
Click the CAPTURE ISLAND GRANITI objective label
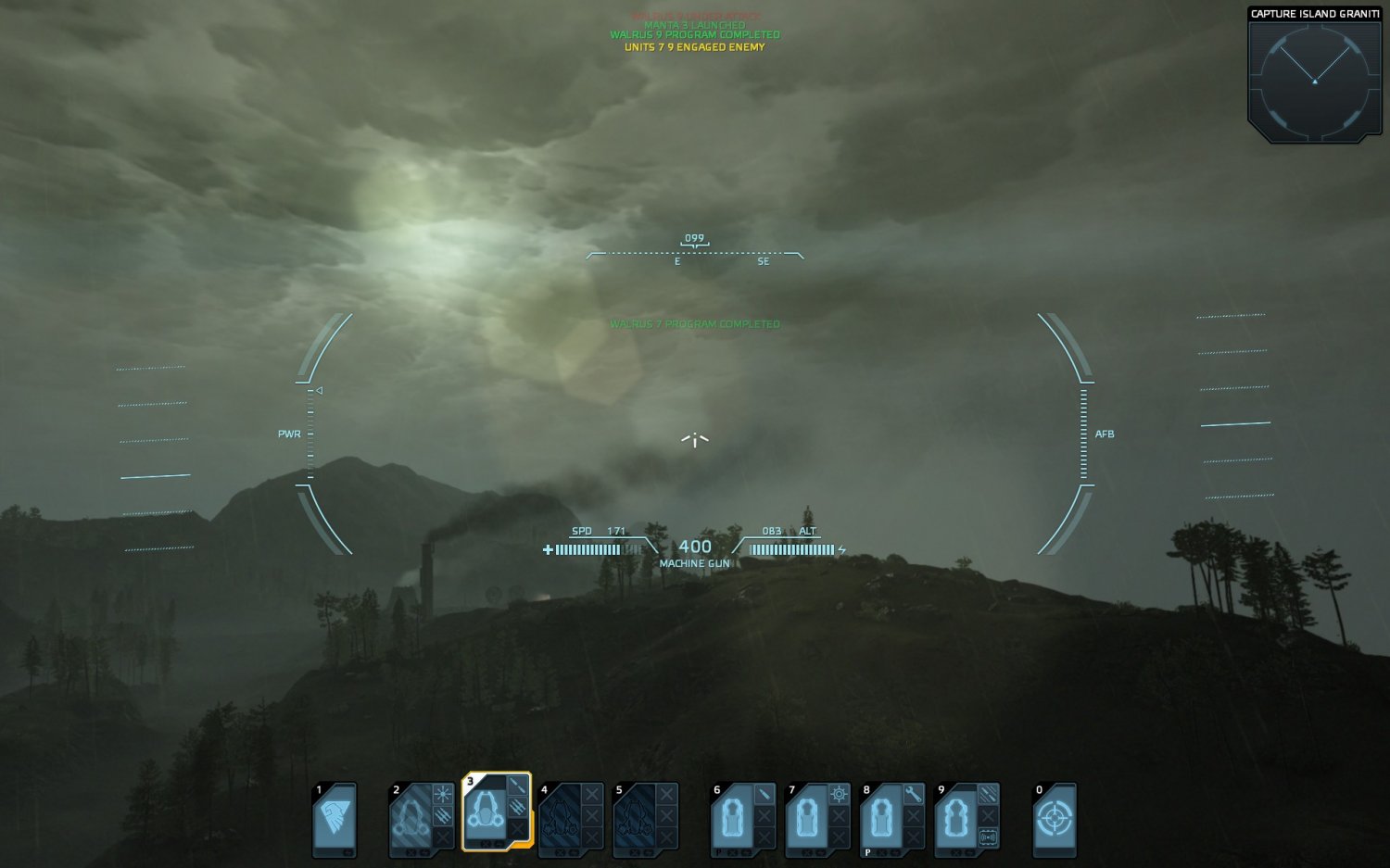tap(1315, 14)
